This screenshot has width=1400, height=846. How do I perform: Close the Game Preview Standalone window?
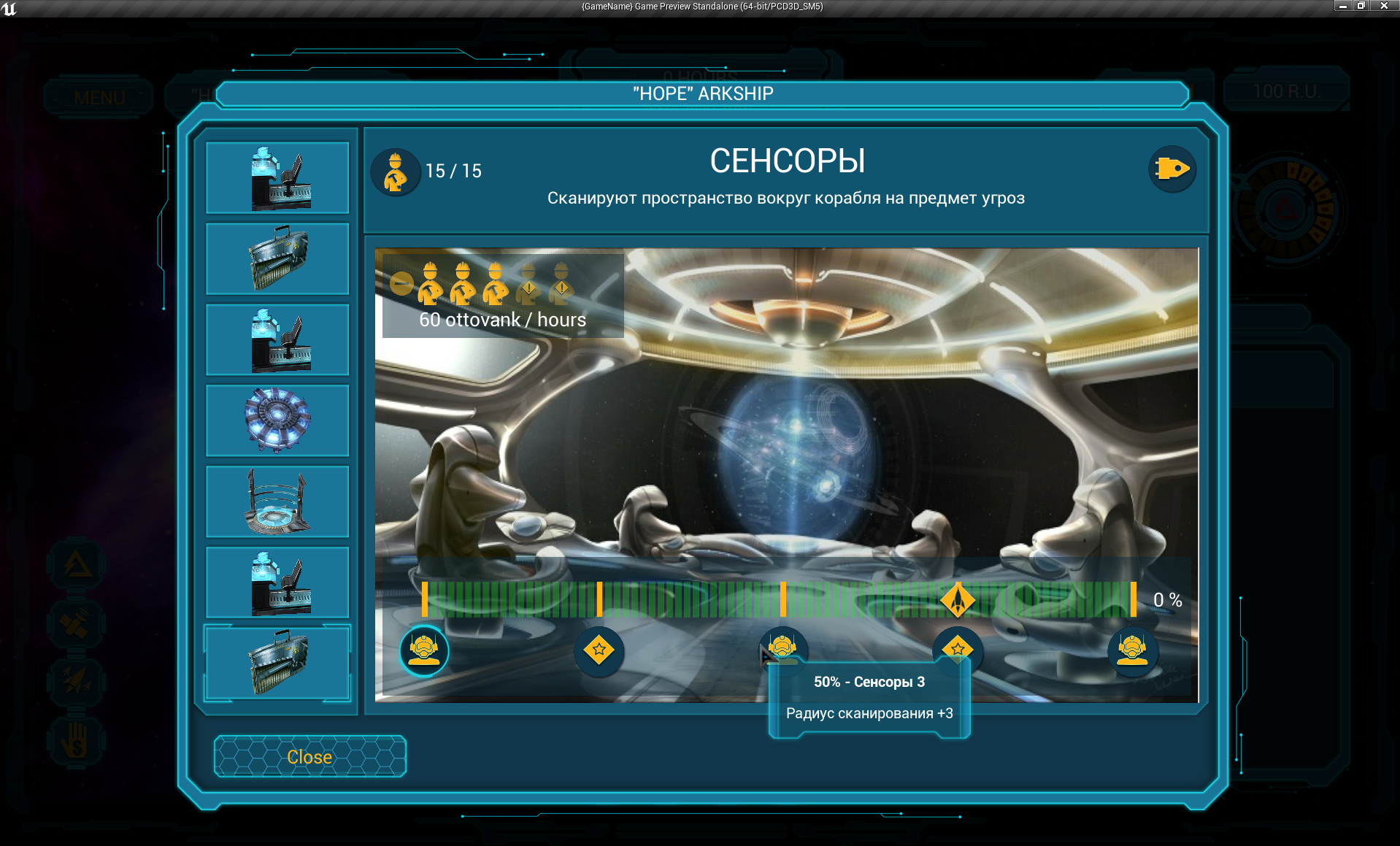[1383, 6]
